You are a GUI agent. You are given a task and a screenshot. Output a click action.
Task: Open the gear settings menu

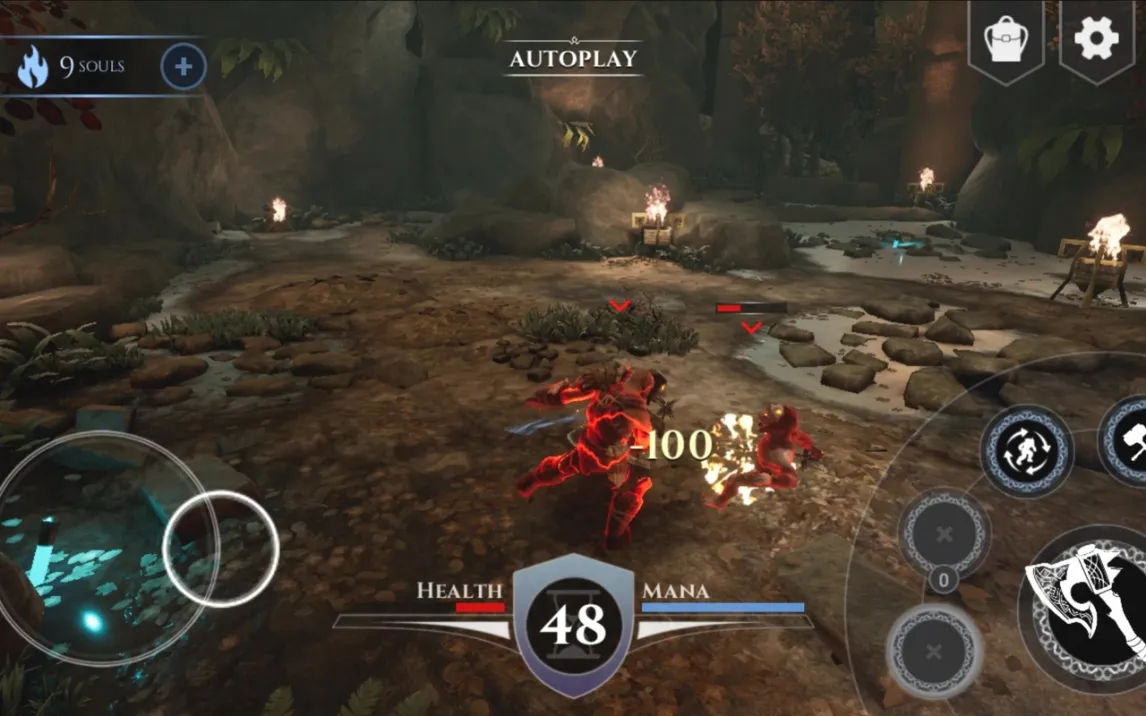[1095, 39]
